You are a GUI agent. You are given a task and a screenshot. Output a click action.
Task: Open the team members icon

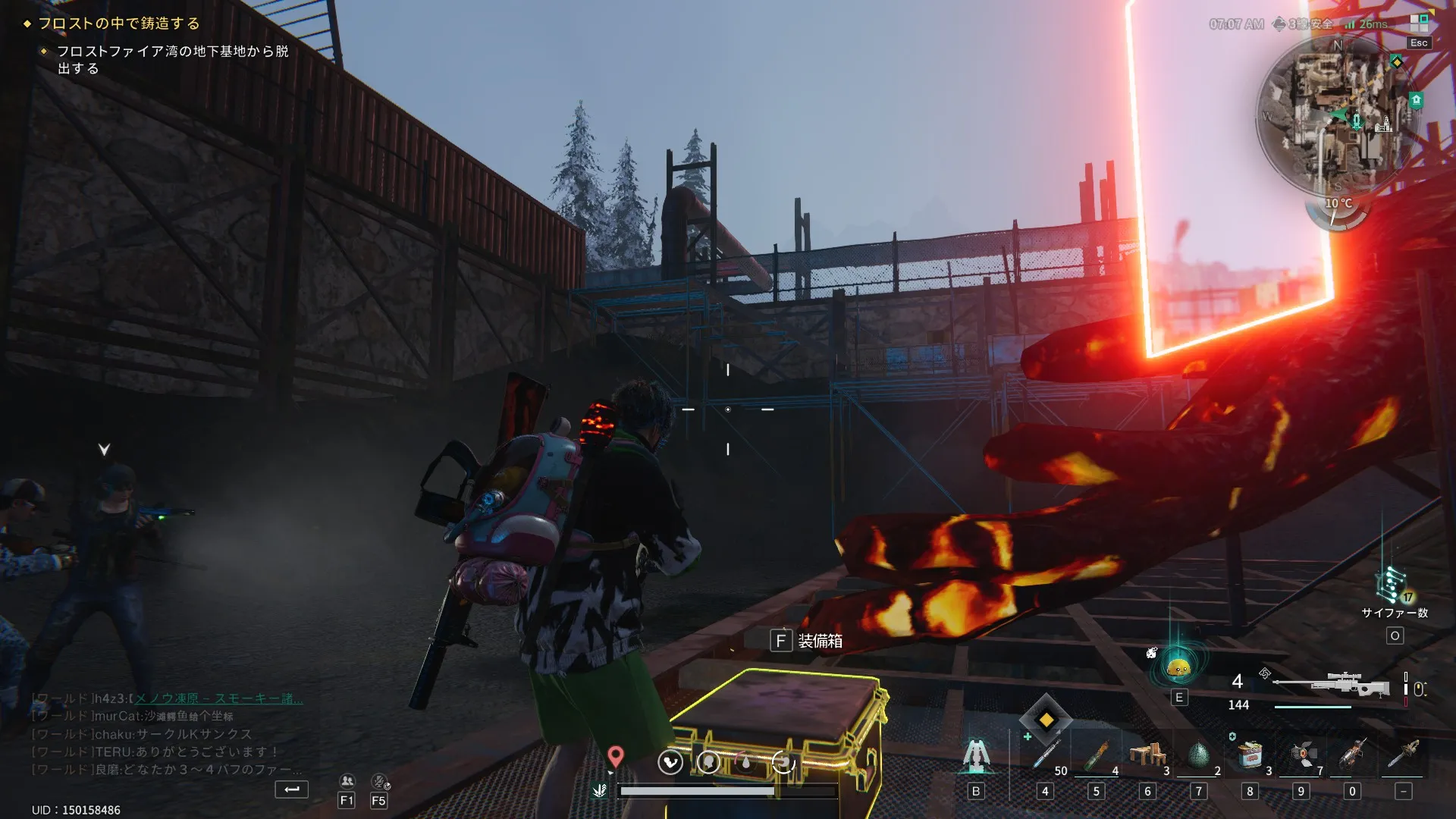click(347, 781)
